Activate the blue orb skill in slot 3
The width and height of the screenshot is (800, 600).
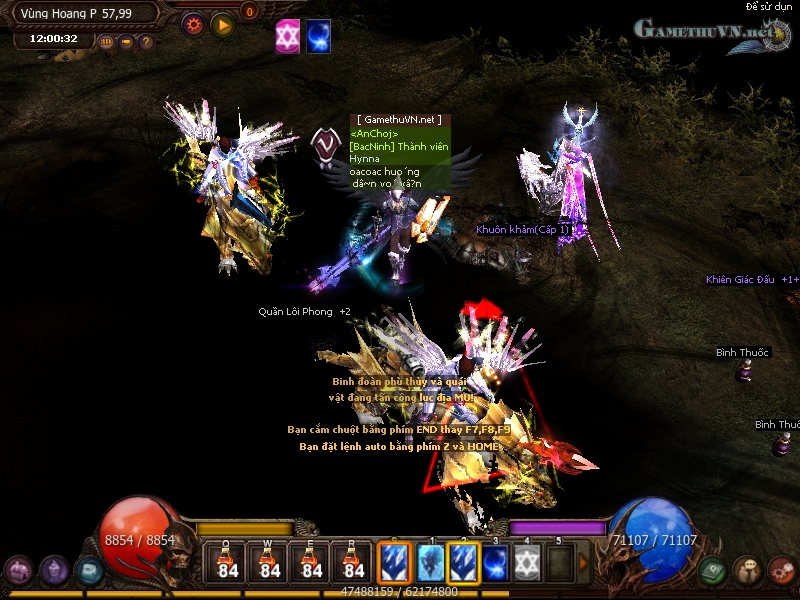[x=496, y=562]
